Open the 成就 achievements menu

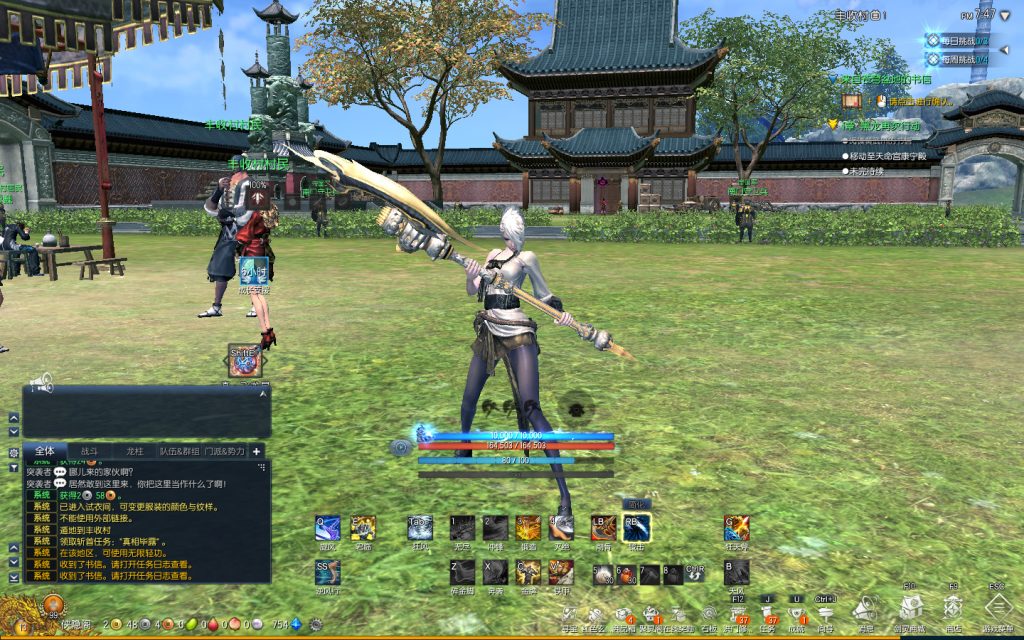(797, 612)
